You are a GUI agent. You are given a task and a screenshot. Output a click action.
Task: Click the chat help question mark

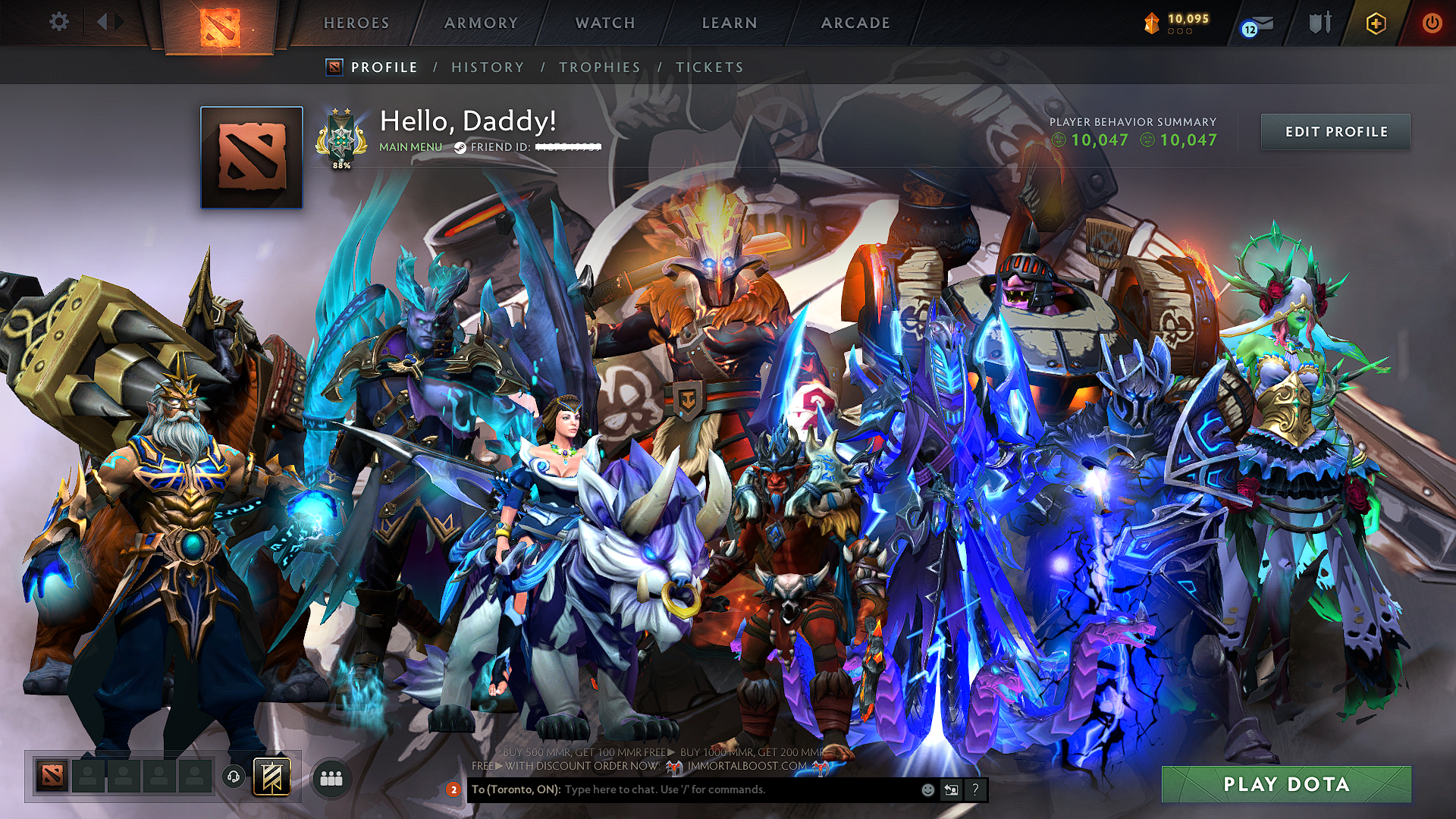point(974,790)
